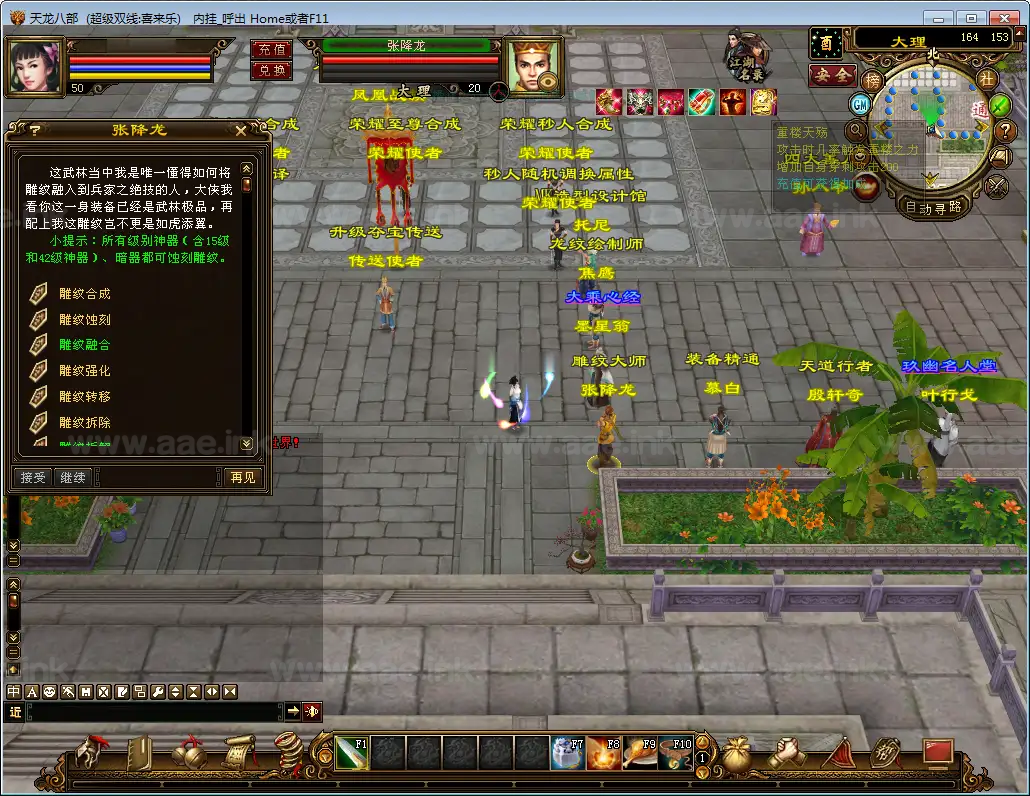The height and width of the screenshot is (796, 1030).
Task: Open the money bag inventory icon
Action: tap(738, 753)
